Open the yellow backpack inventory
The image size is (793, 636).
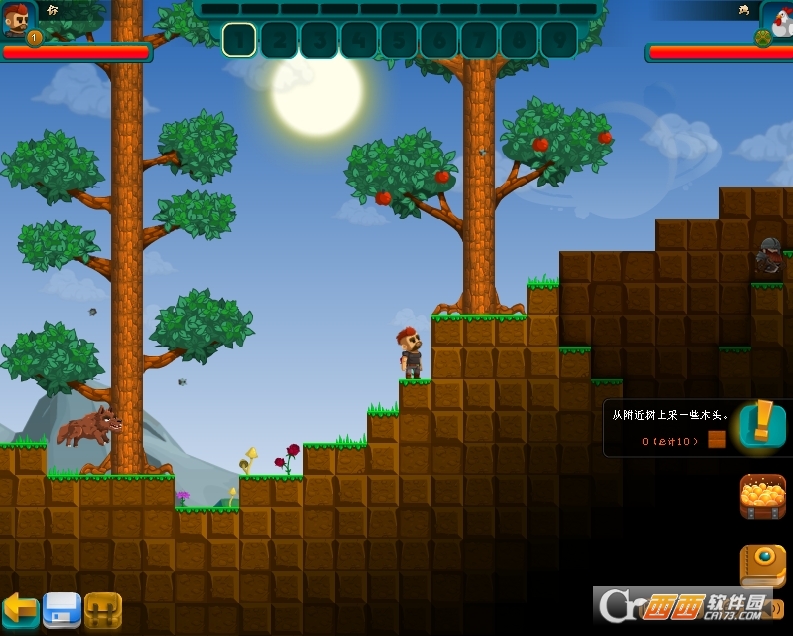coord(103,609)
